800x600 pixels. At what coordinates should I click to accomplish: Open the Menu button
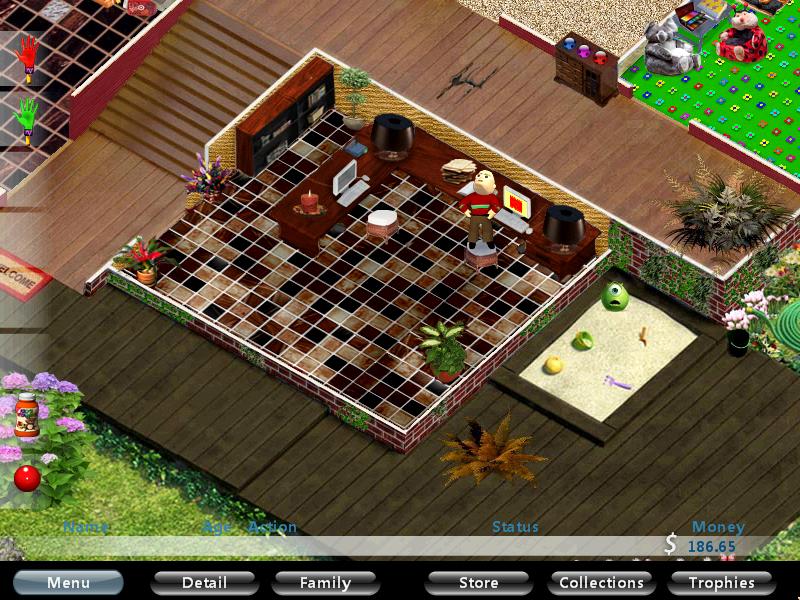pos(68,582)
